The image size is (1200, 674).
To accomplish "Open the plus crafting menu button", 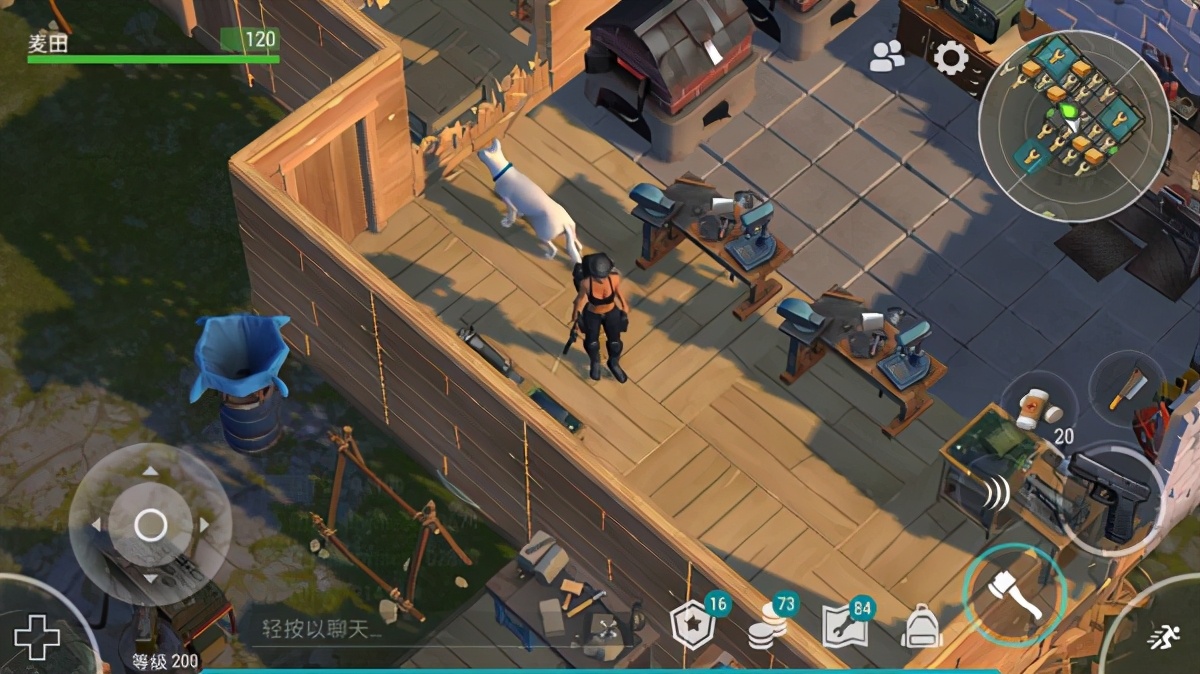I will [x=37, y=637].
